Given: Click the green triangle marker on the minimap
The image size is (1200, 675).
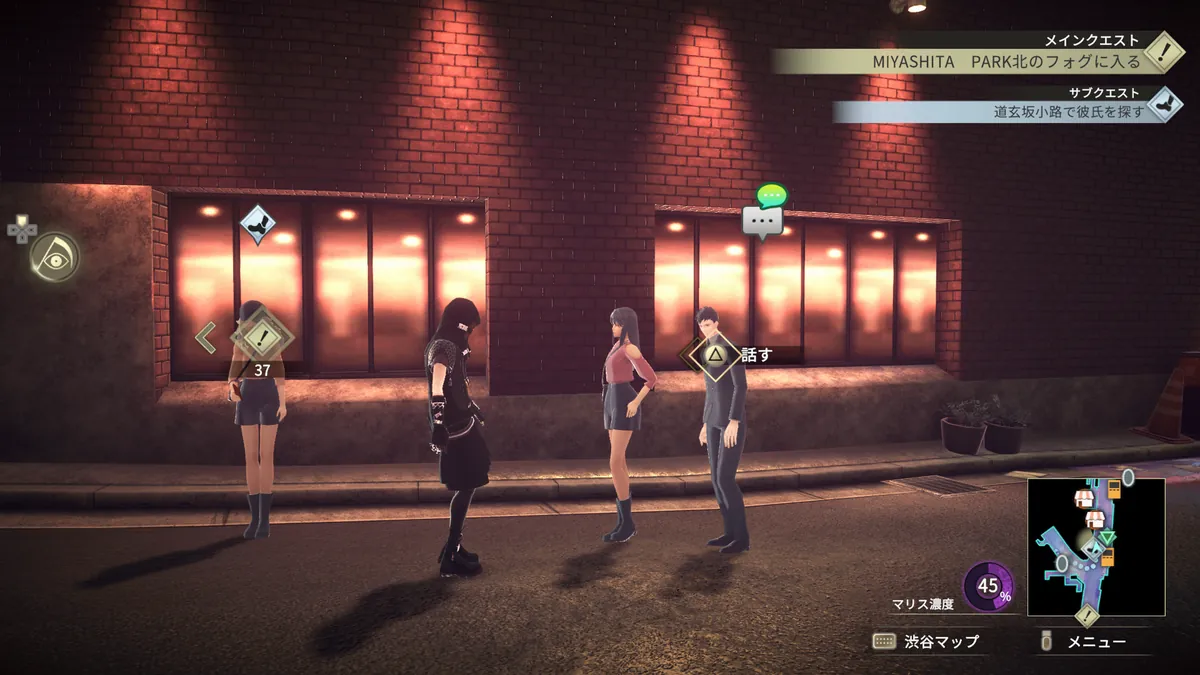Looking at the screenshot, I should point(1107,537).
